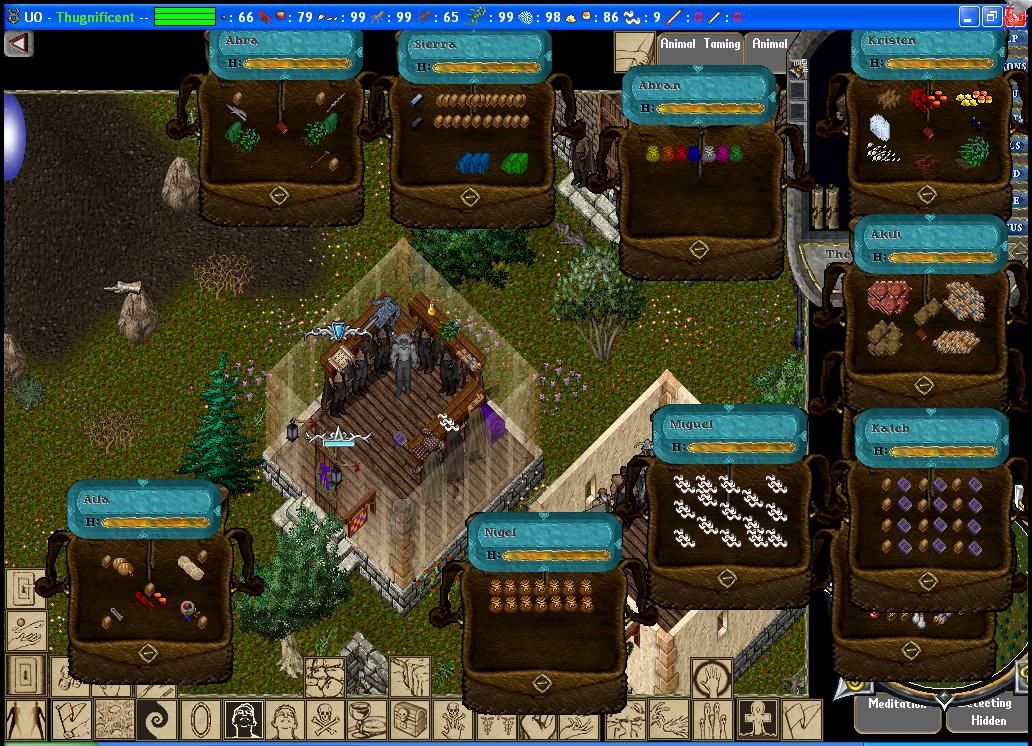Click the Kristen vendor name bar

(926, 40)
